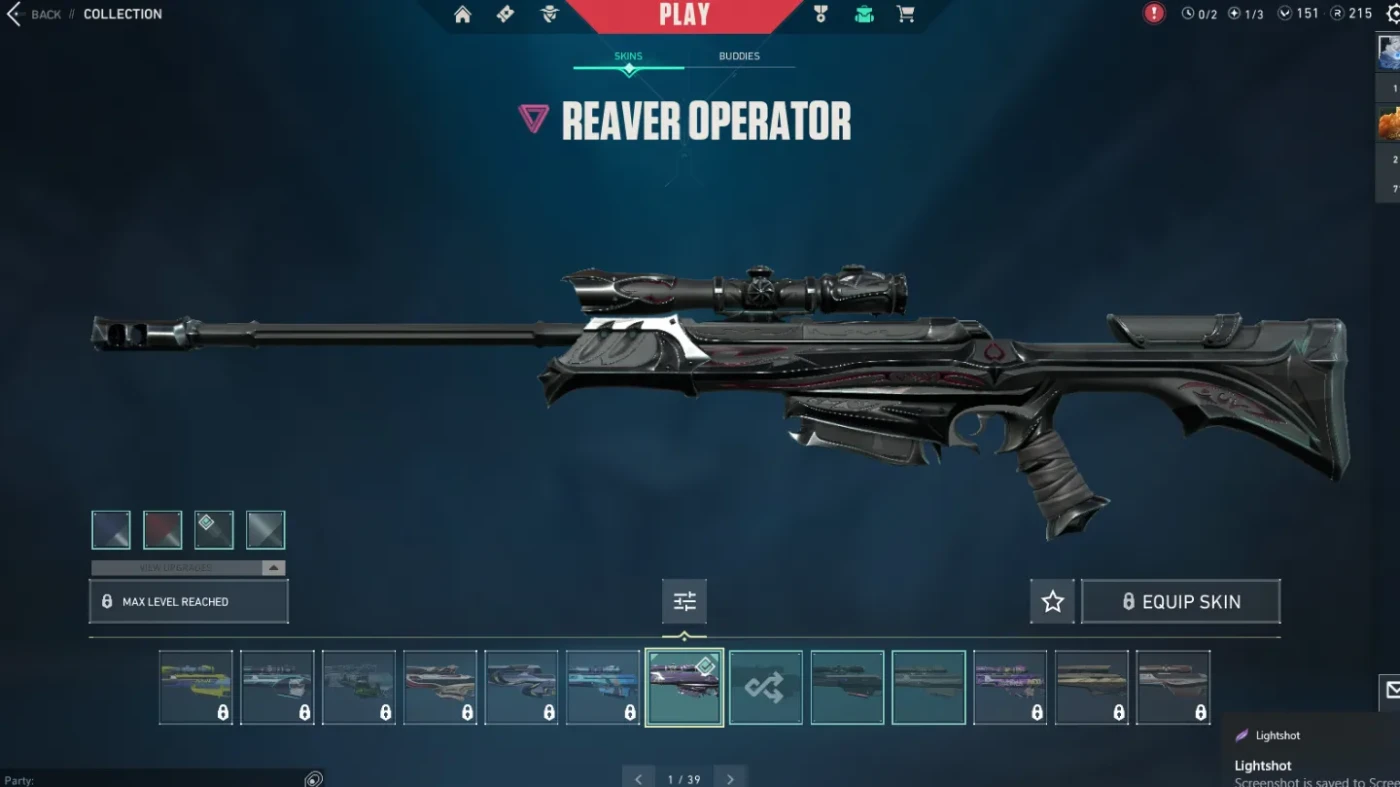
Task: Favorite this skin with the star button
Action: click(1052, 602)
